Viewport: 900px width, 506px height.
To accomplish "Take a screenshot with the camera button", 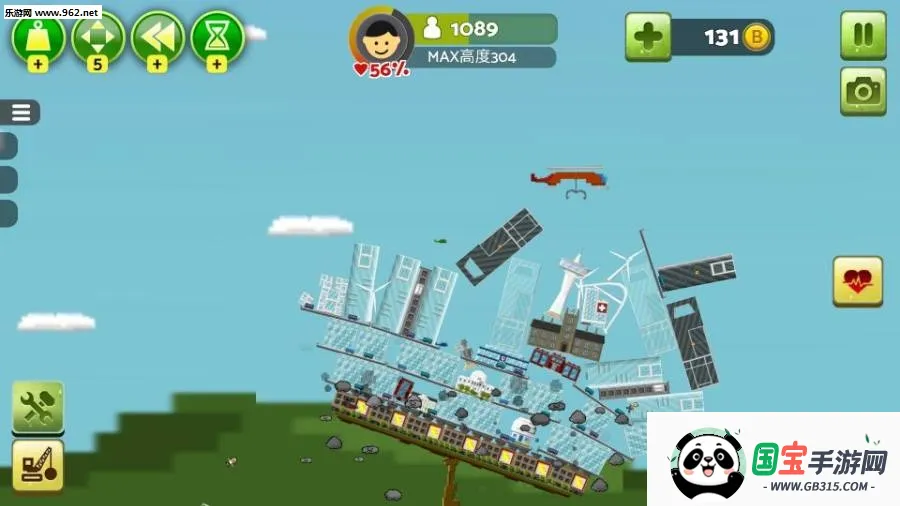I will point(862,92).
